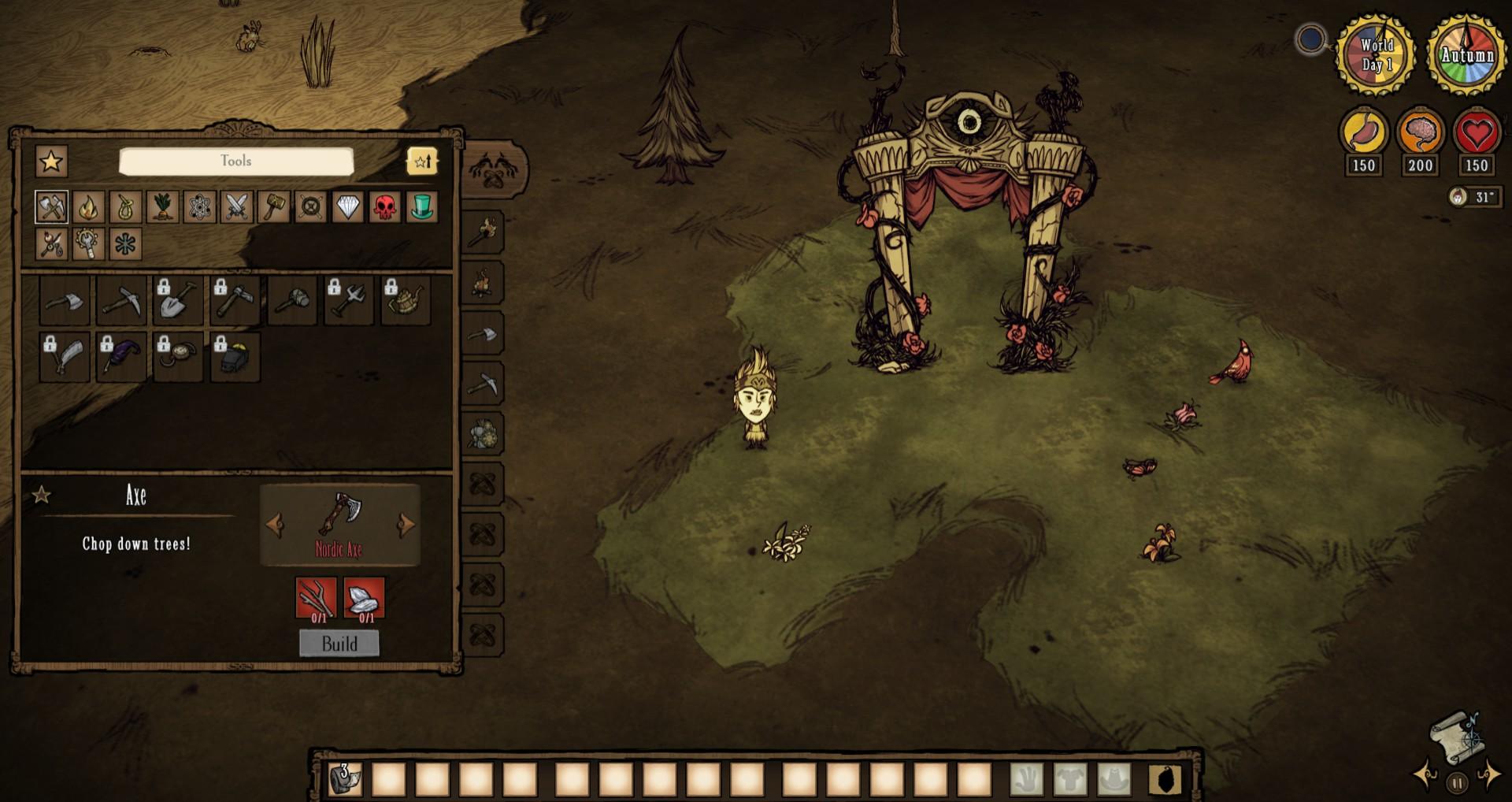Screen dimensions: 1512x802
Task: Open the atom Science category
Action: point(199,207)
